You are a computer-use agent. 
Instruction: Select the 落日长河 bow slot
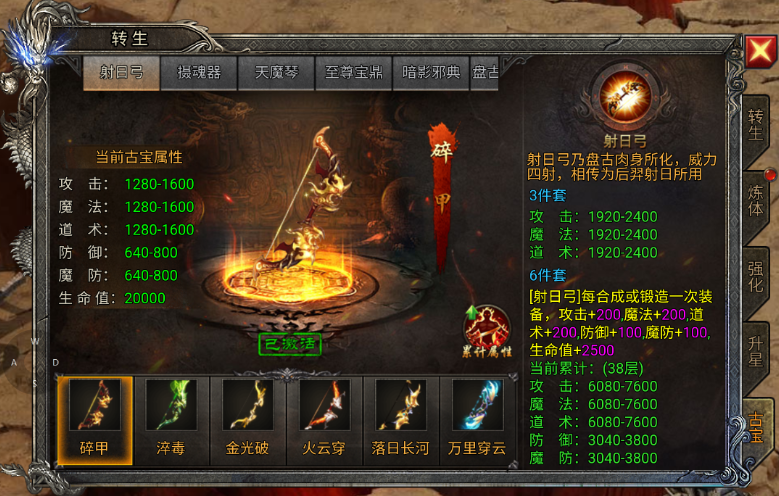point(402,416)
